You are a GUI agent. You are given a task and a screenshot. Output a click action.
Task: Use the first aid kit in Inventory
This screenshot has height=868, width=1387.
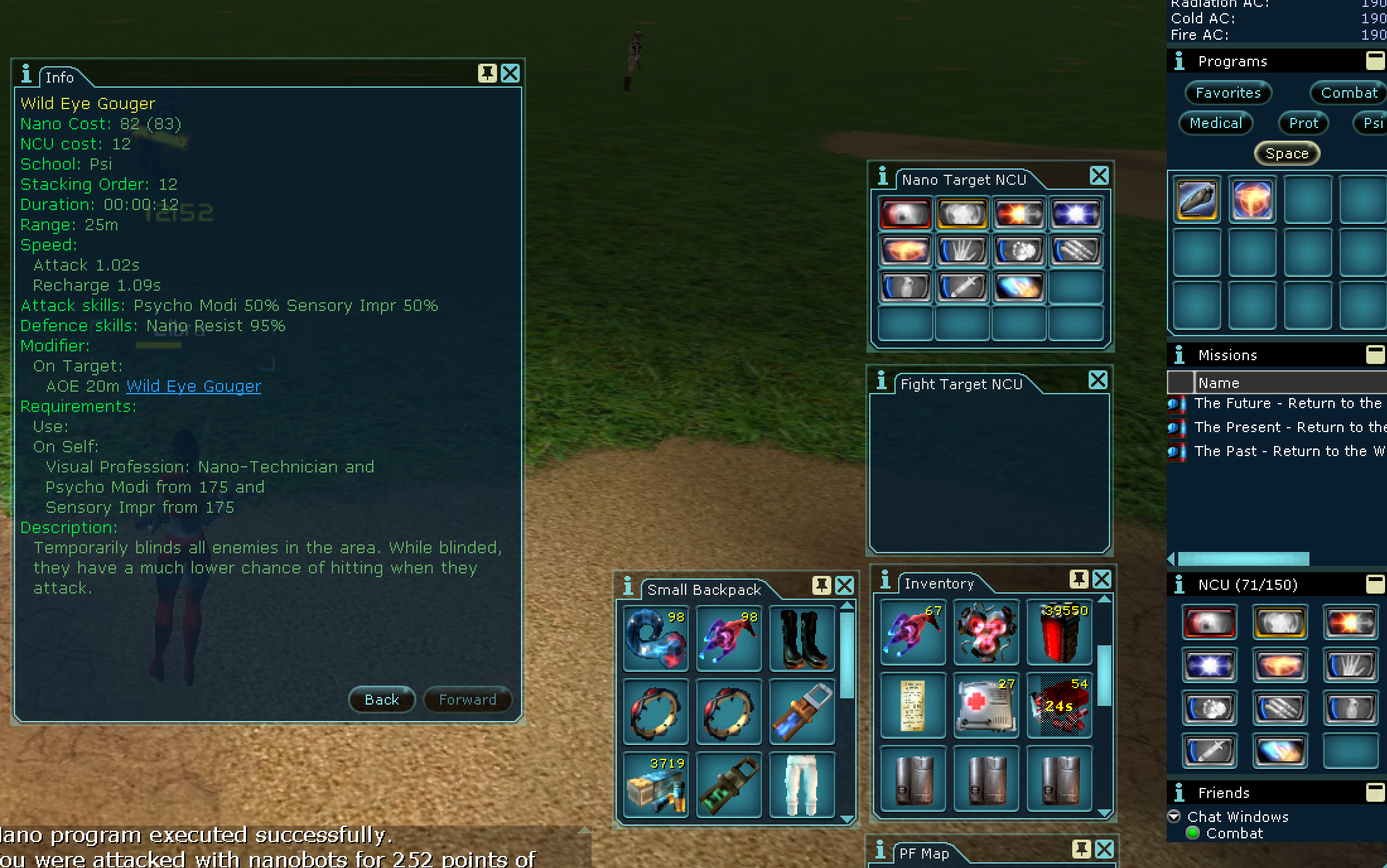click(x=986, y=705)
